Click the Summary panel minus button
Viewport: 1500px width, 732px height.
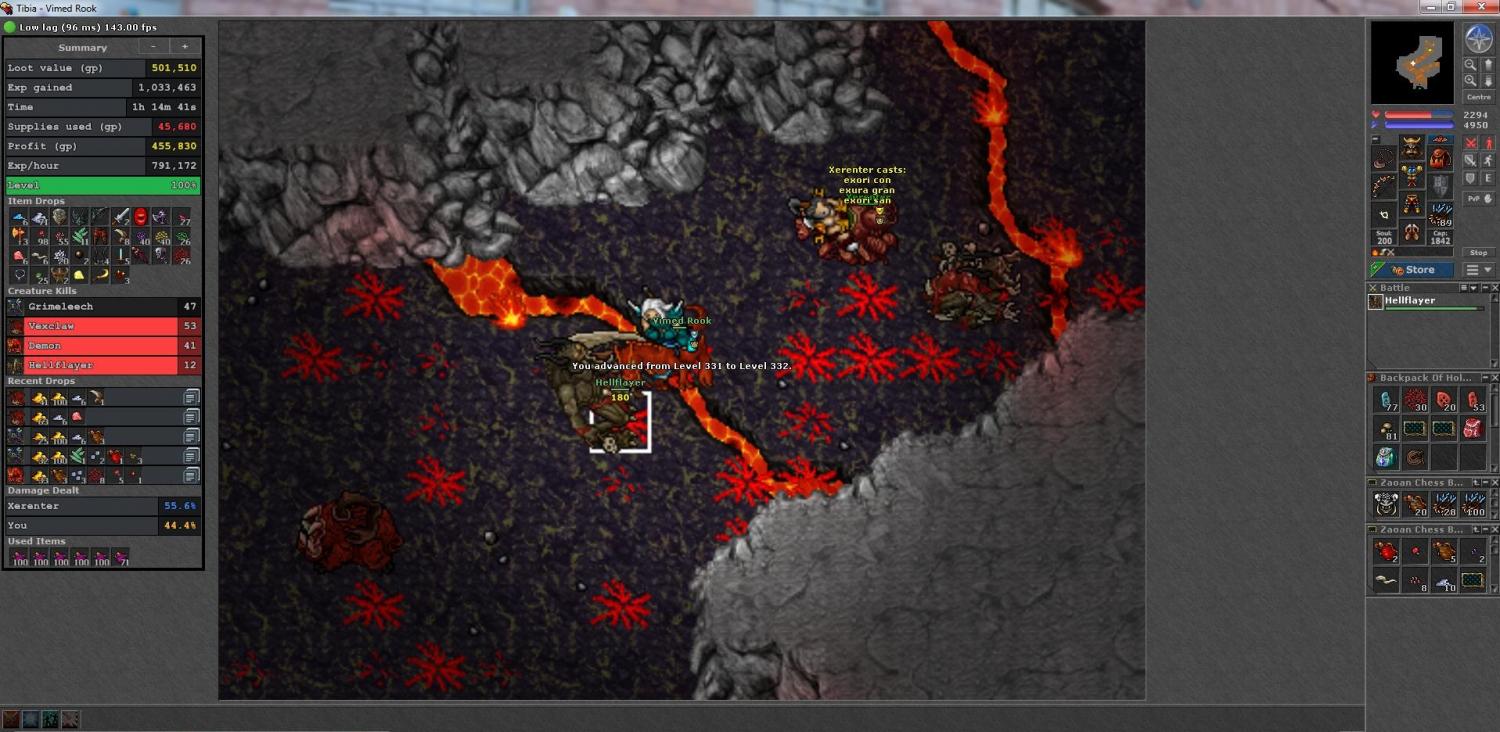(x=153, y=47)
